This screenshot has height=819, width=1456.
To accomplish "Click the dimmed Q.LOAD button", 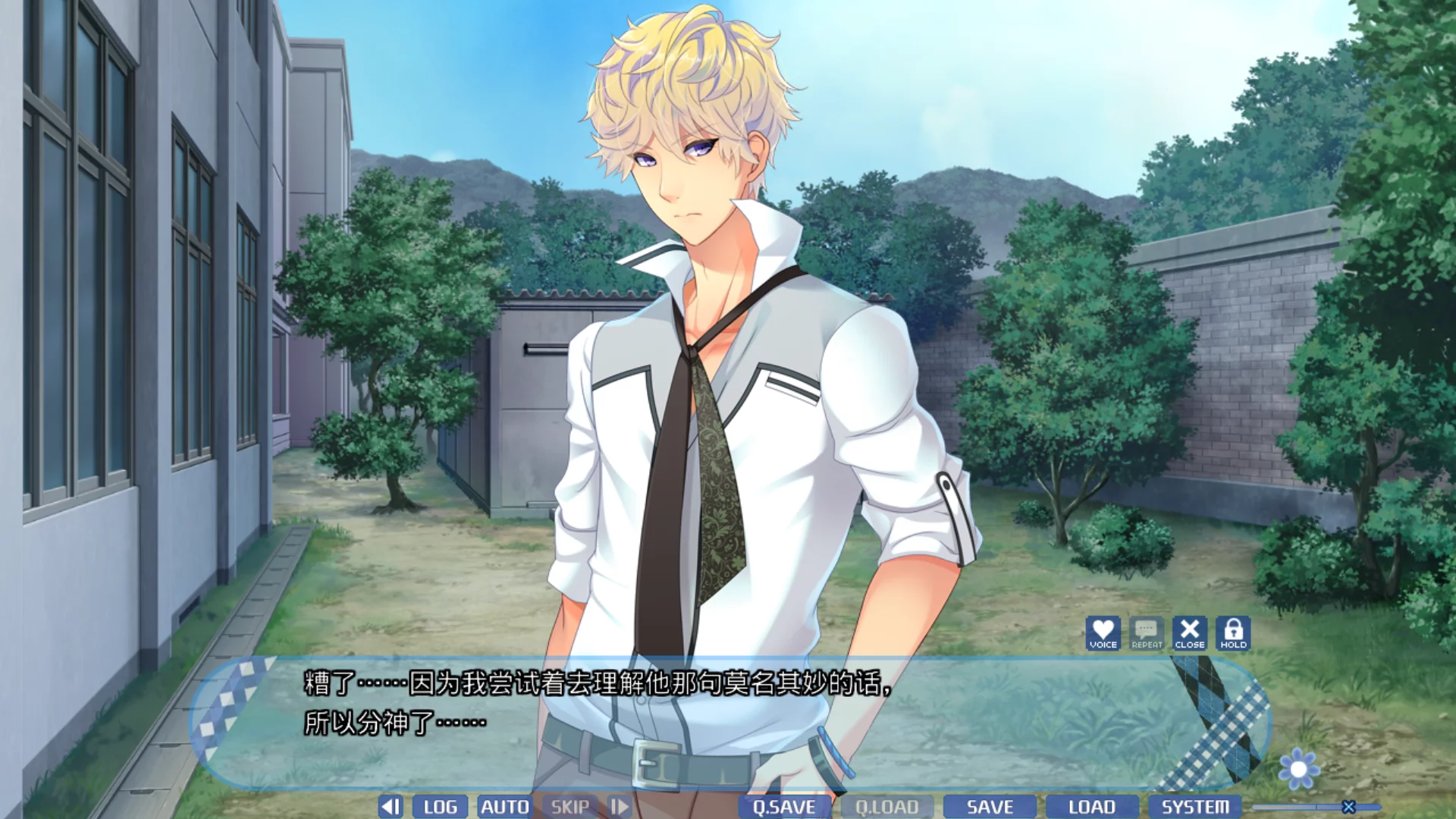I will pos(886,807).
